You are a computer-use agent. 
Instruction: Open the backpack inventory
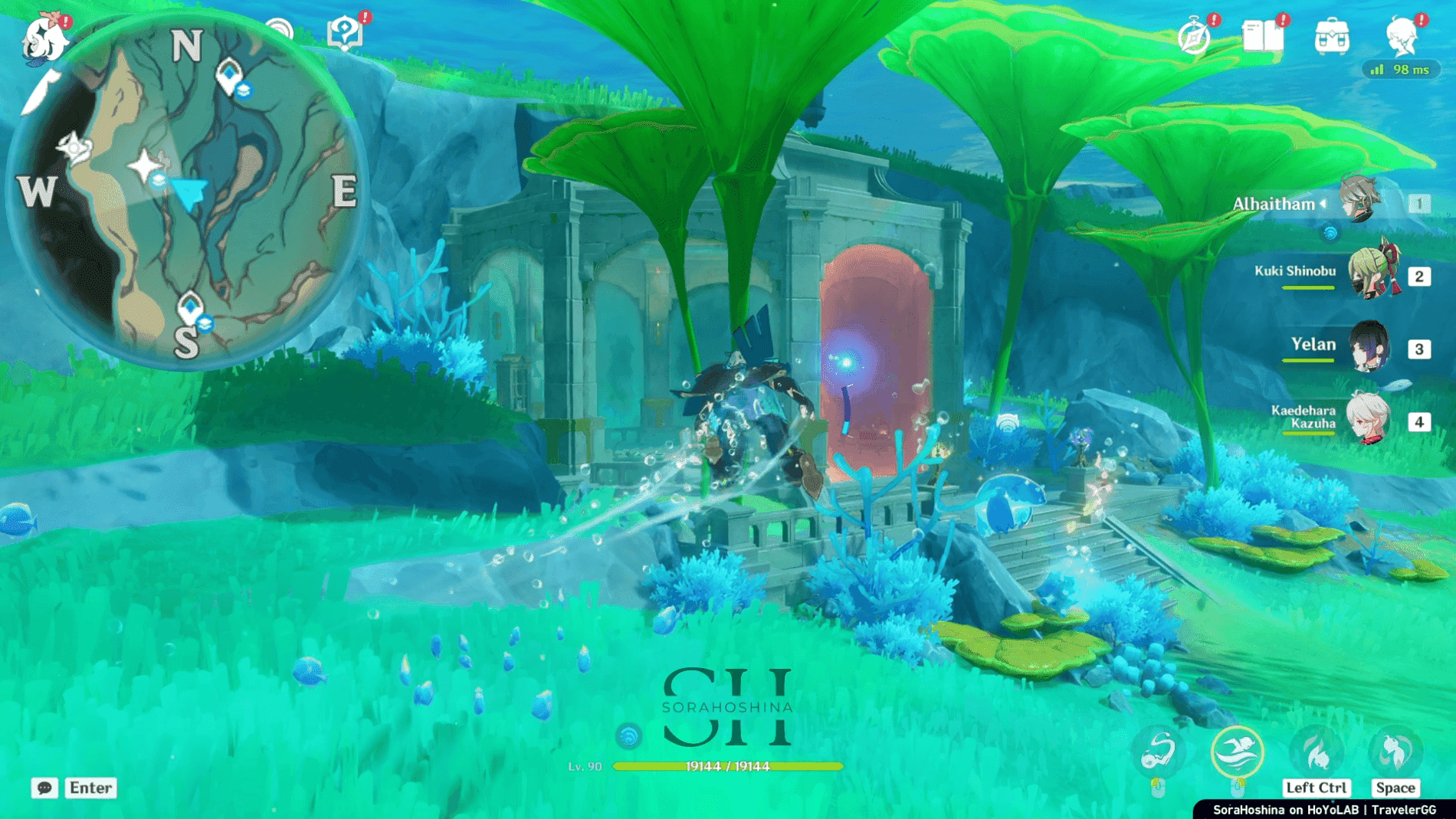tap(1332, 37)
